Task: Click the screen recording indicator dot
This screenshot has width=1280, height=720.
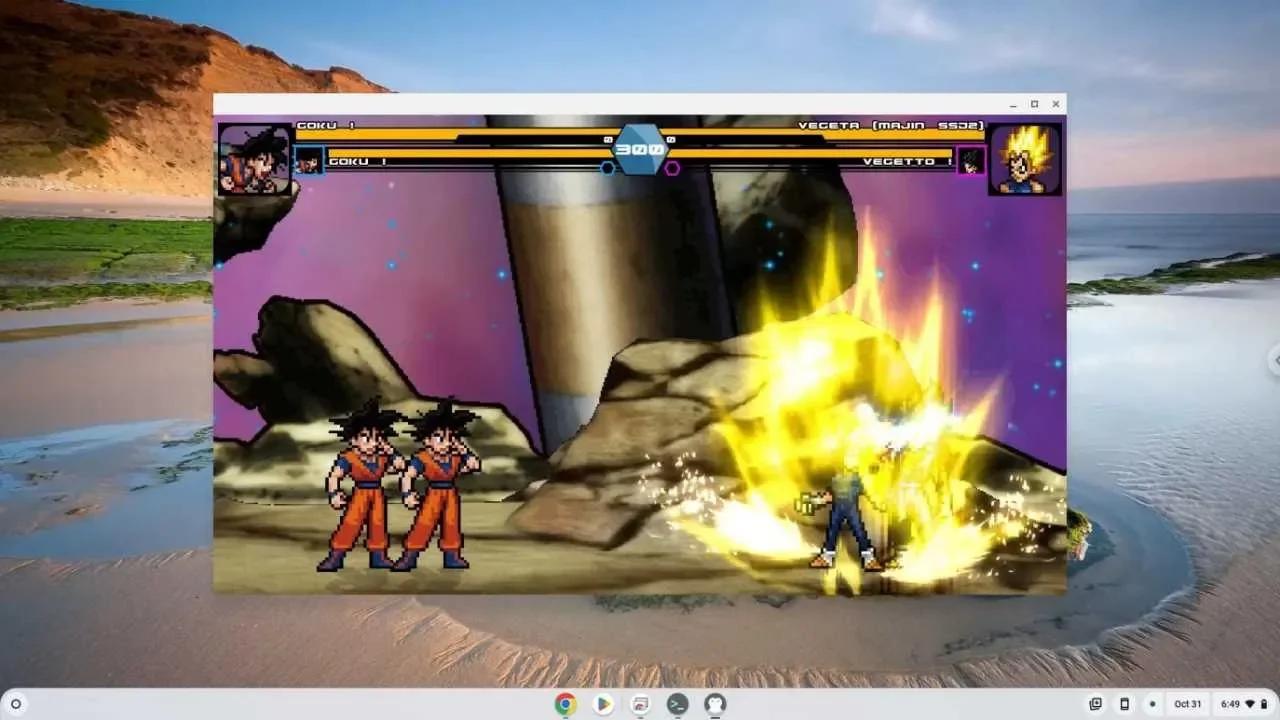Action: 1154,704
